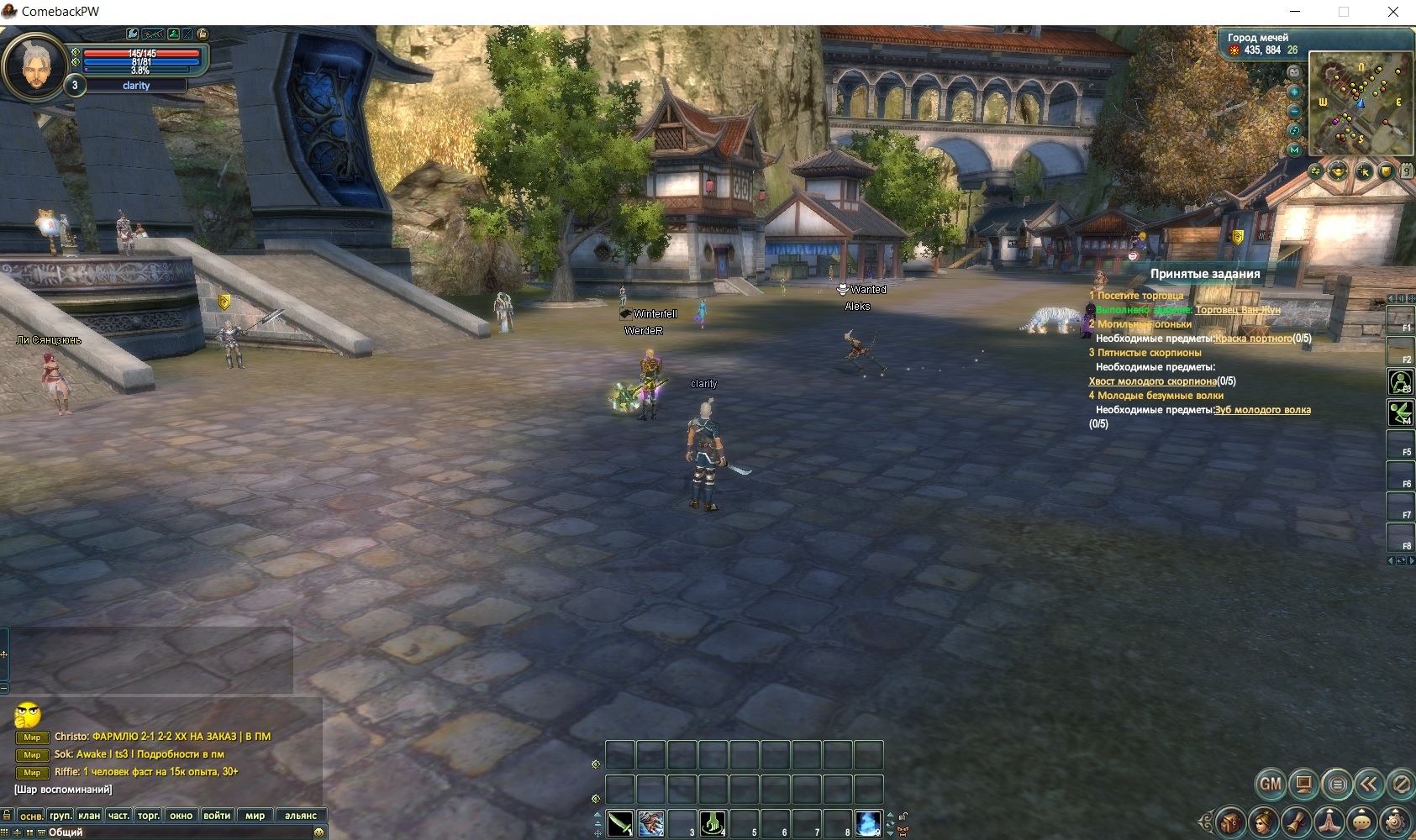Select the clarity player portrait
Screen dimensions: 1416x840
(34, 66)
